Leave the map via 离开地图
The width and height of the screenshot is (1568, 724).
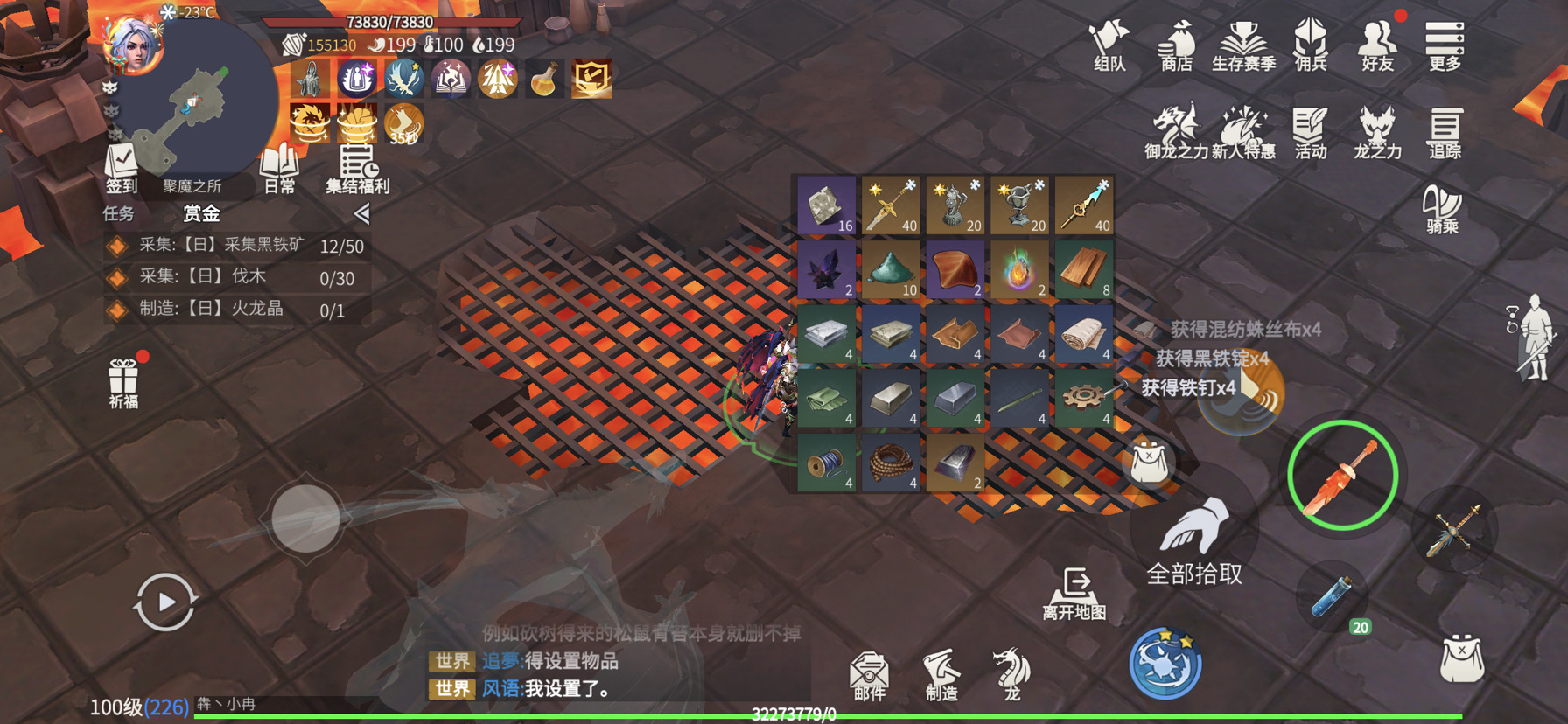pos(1074,591)
